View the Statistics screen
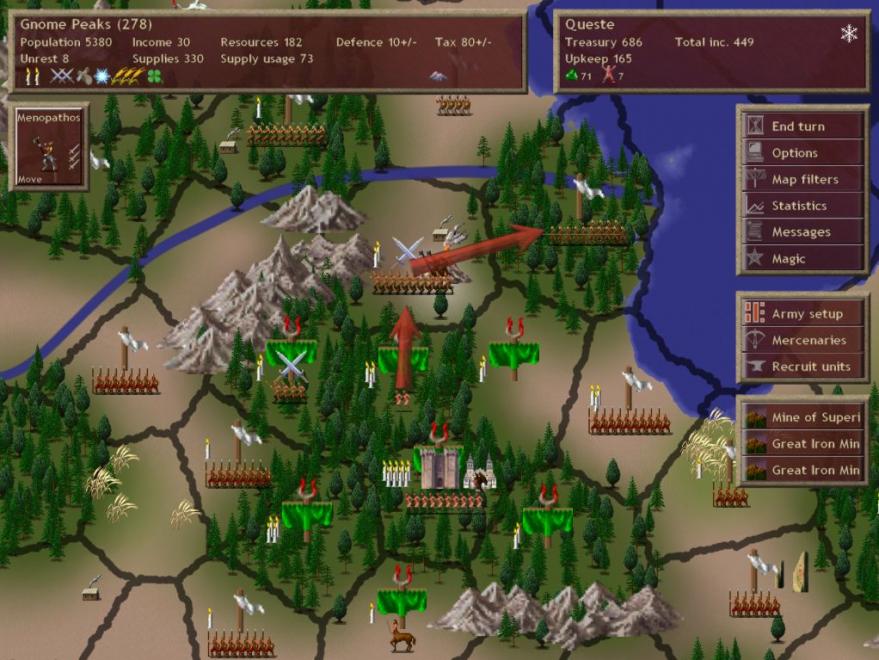 click(803, 206)
